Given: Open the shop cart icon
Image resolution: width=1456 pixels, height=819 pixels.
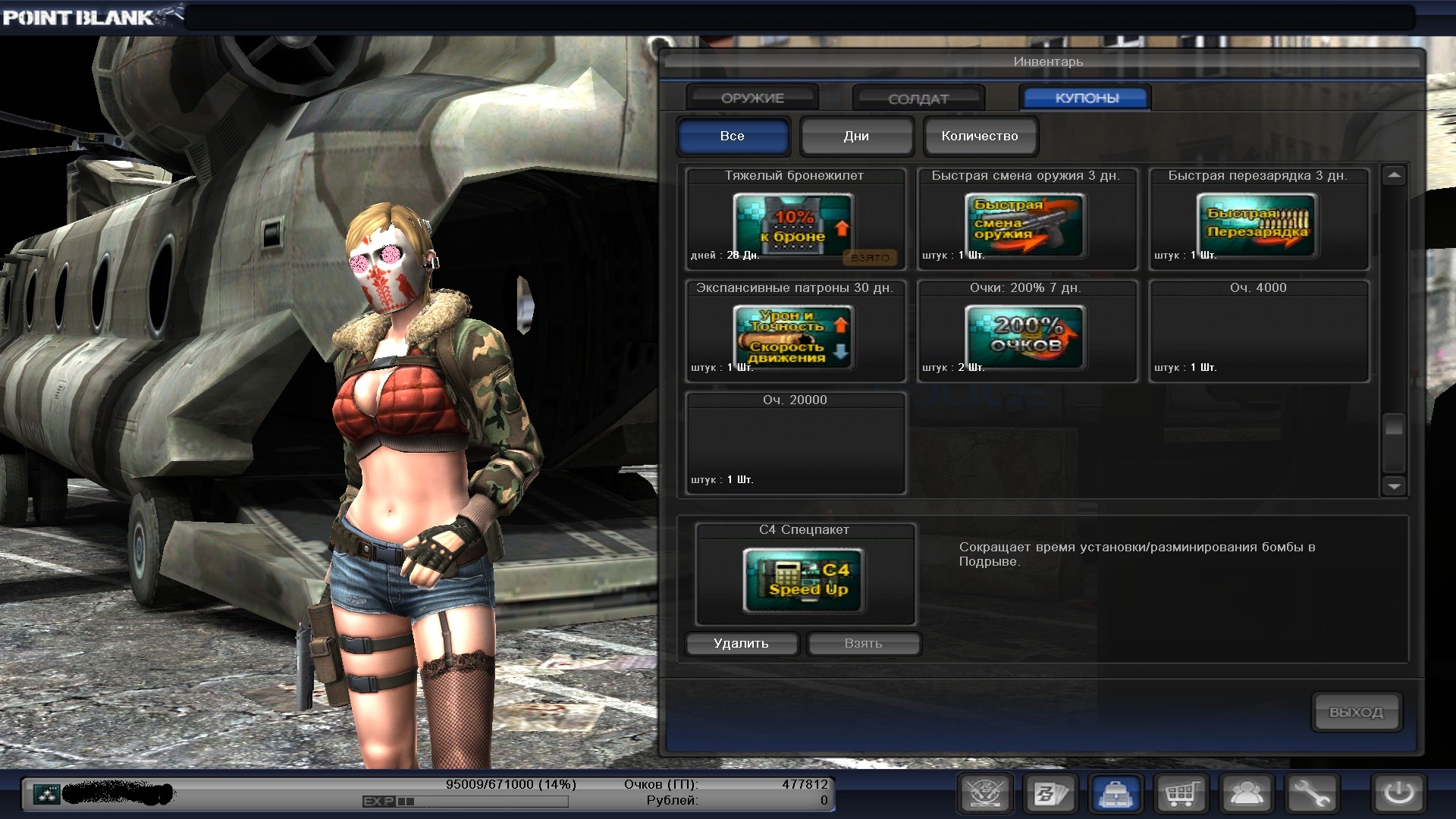Looking at the screenshot, I should [x=1181, y=794].
